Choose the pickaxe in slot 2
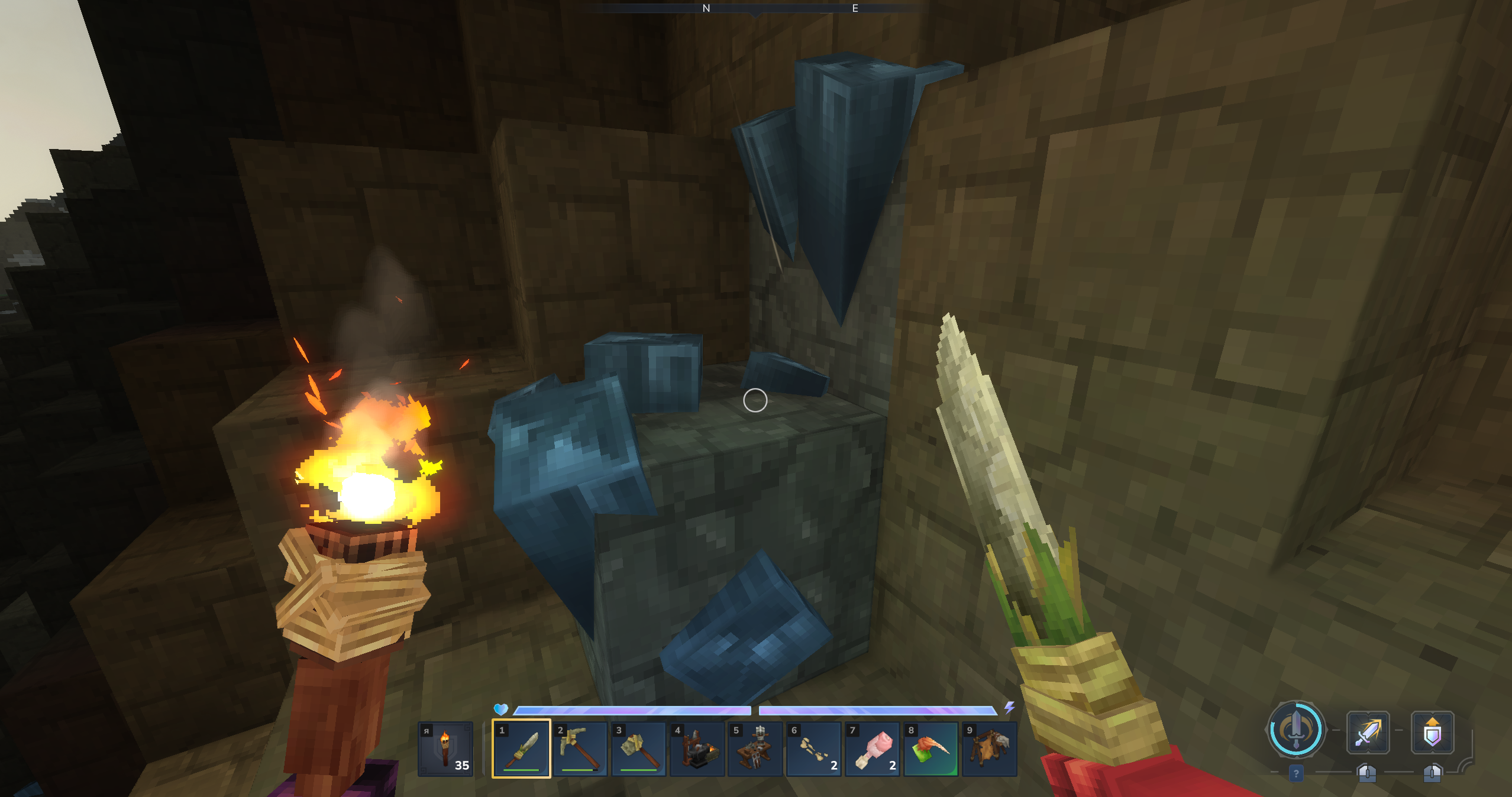 (x=580, y=749)
